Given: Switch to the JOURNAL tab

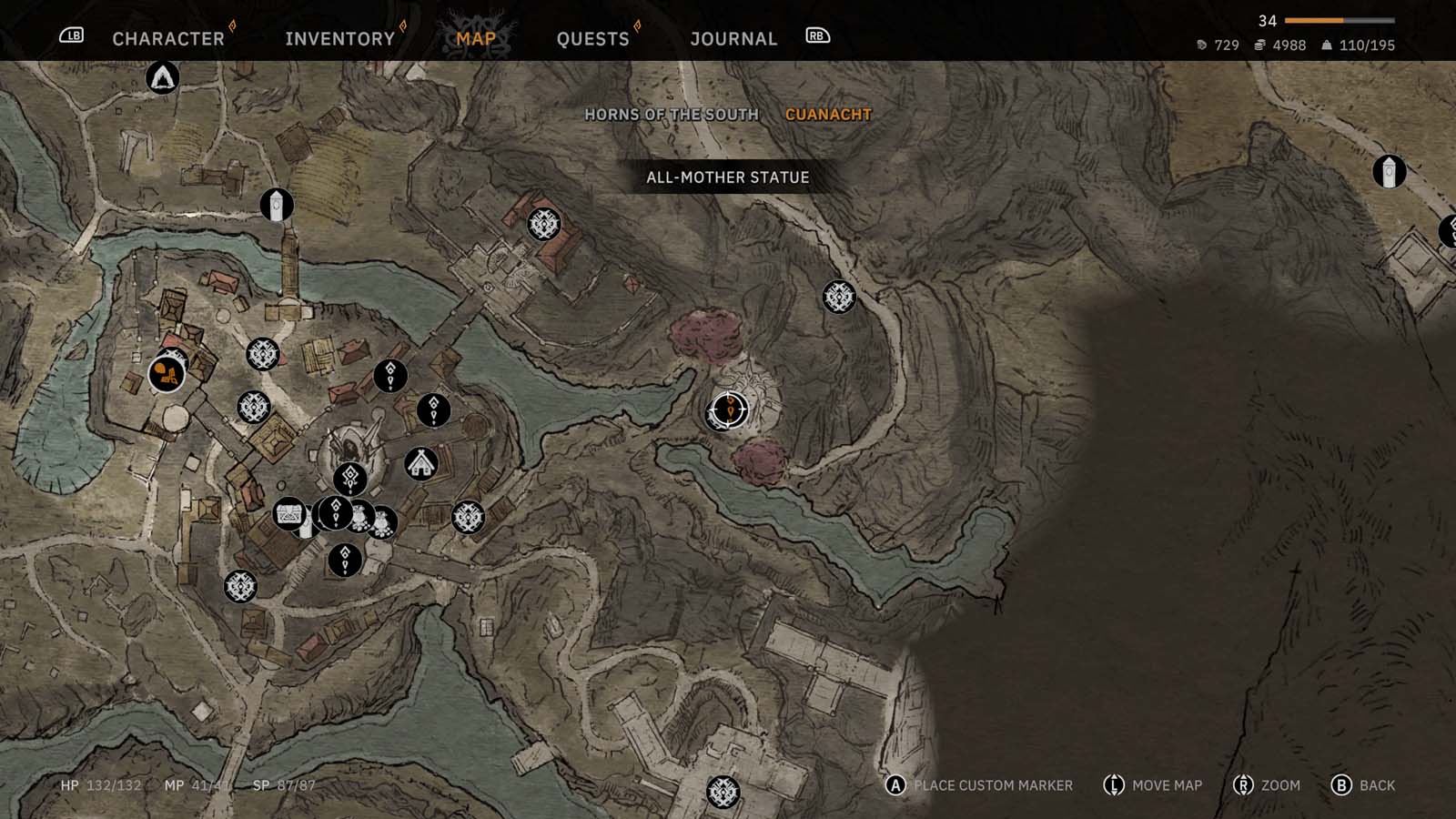Looking at the screenshot, I should pos(733,38).
